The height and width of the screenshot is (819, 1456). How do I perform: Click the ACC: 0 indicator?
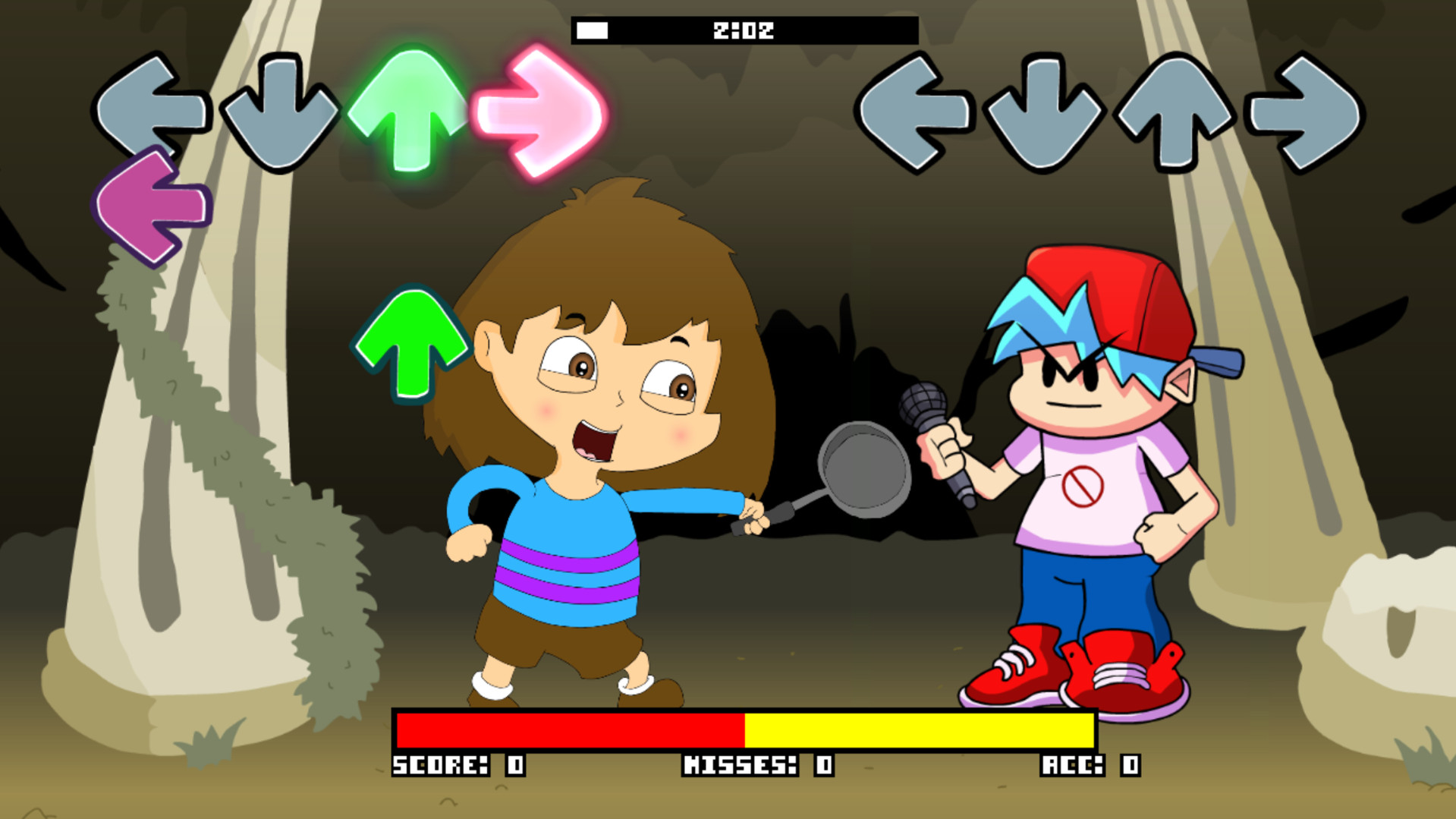[1089, 767]
